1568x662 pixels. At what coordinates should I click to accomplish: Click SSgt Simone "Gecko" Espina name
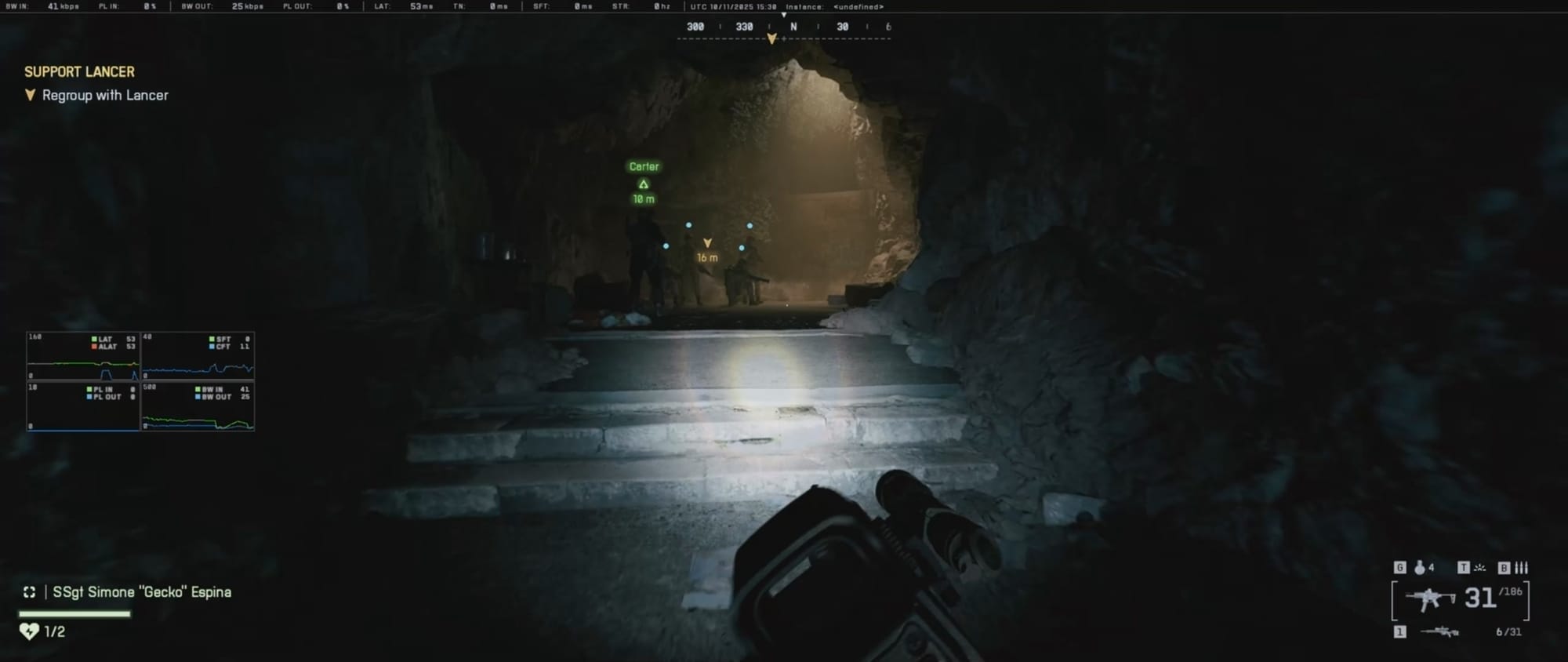[x=141, y=593]
